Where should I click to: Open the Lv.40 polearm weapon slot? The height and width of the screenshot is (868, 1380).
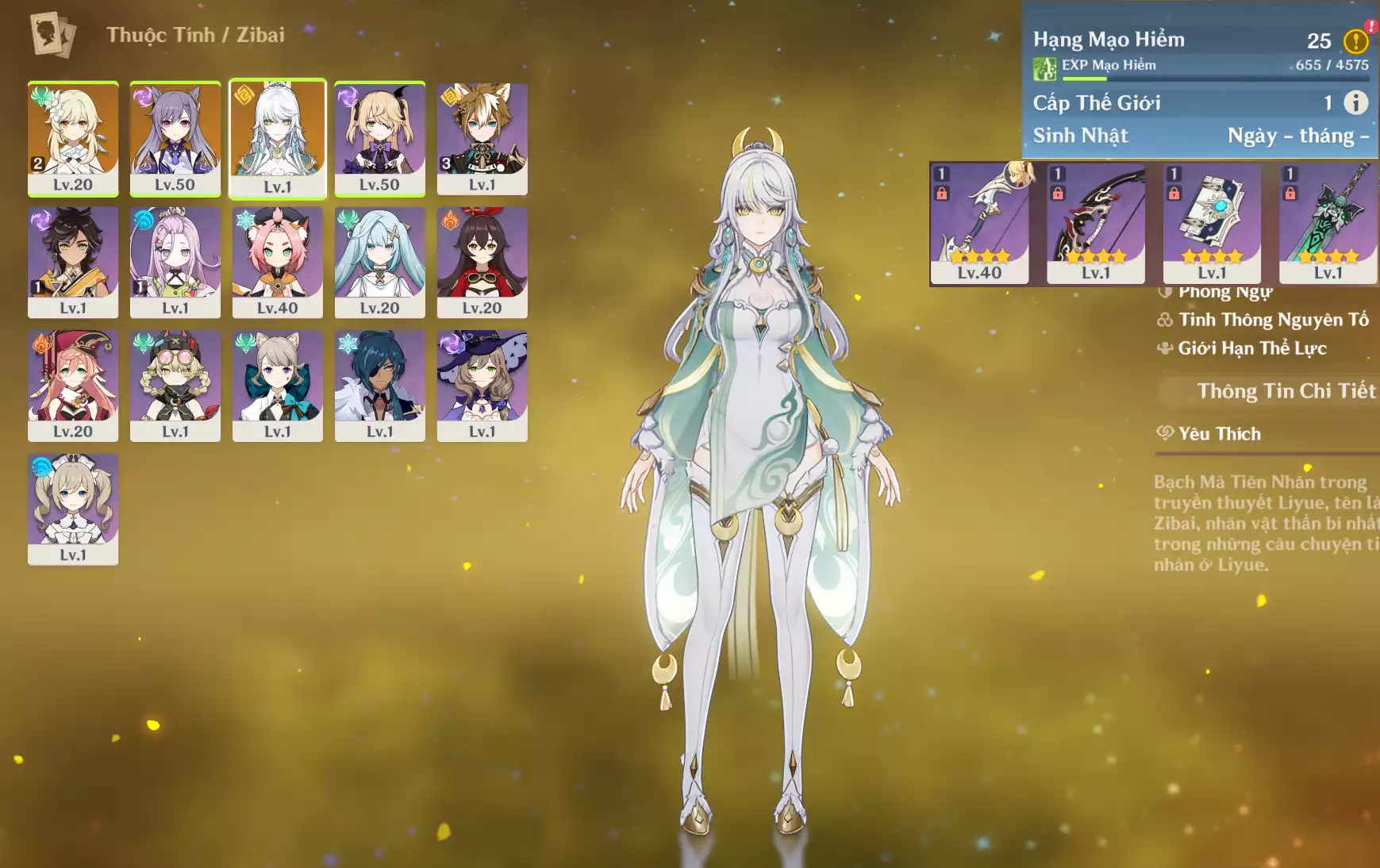pyautogui.click(x=979, y=223)
